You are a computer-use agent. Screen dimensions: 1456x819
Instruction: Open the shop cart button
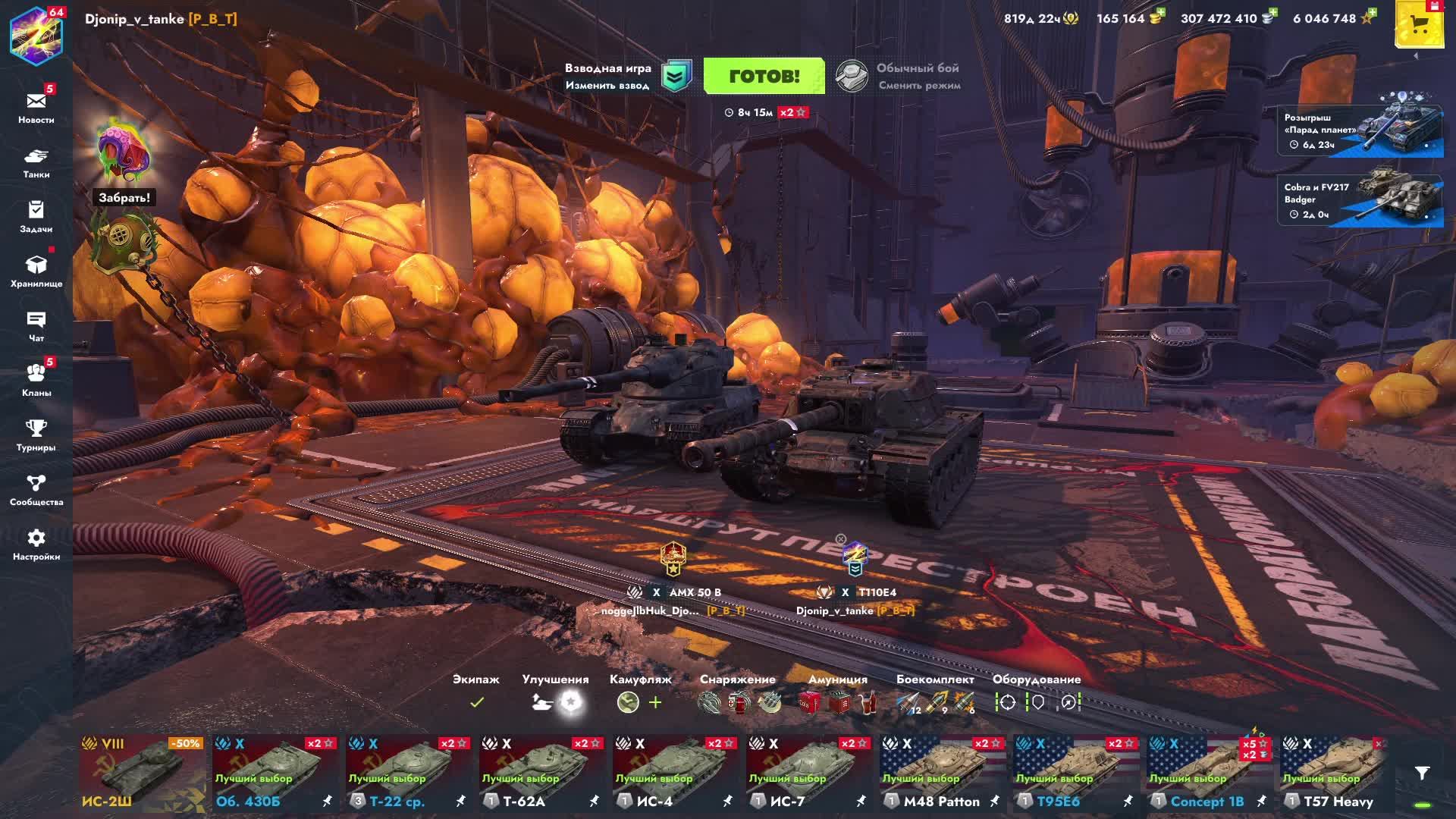click(1418, 25)
